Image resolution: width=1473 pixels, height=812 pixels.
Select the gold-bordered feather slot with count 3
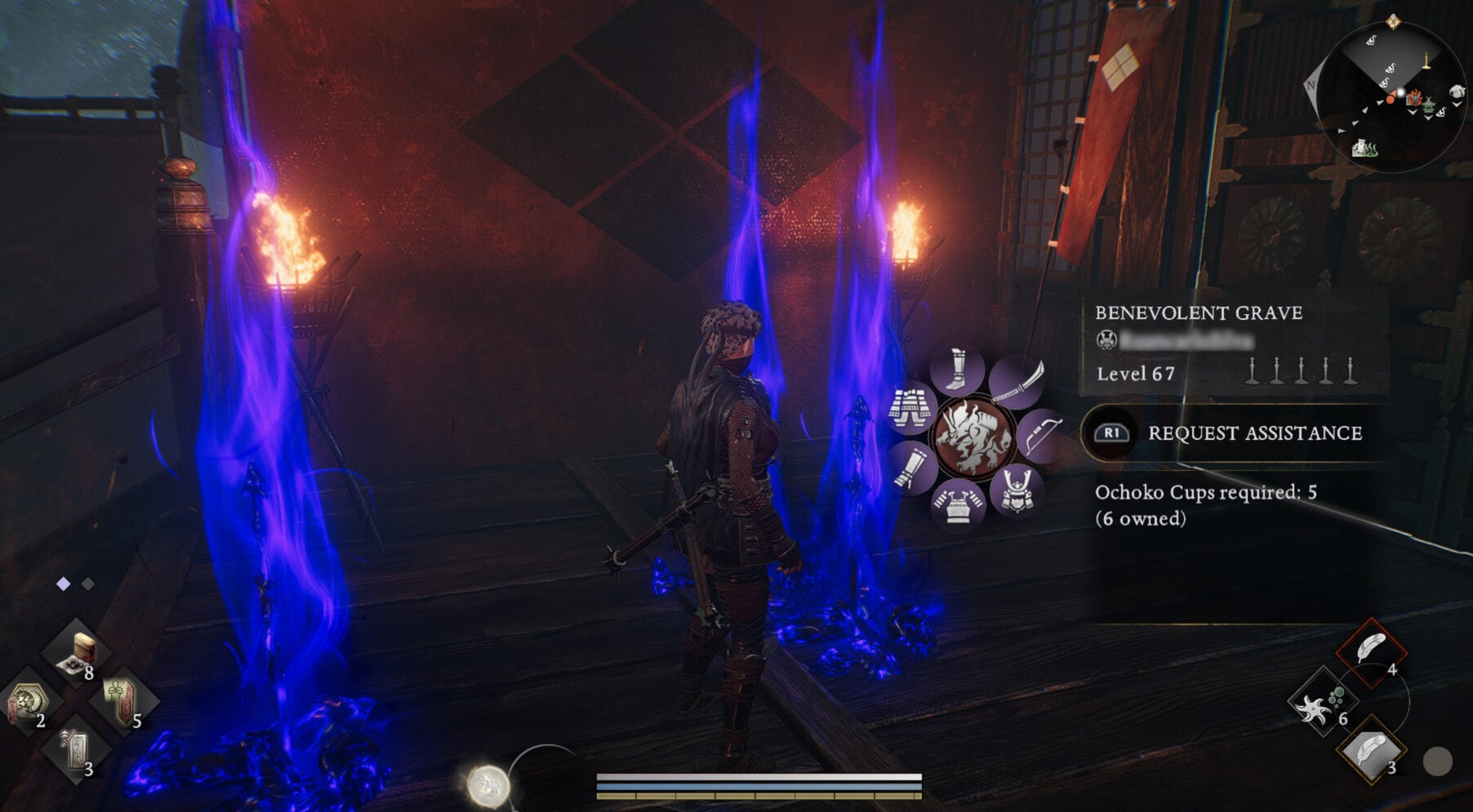(1372, 751)
